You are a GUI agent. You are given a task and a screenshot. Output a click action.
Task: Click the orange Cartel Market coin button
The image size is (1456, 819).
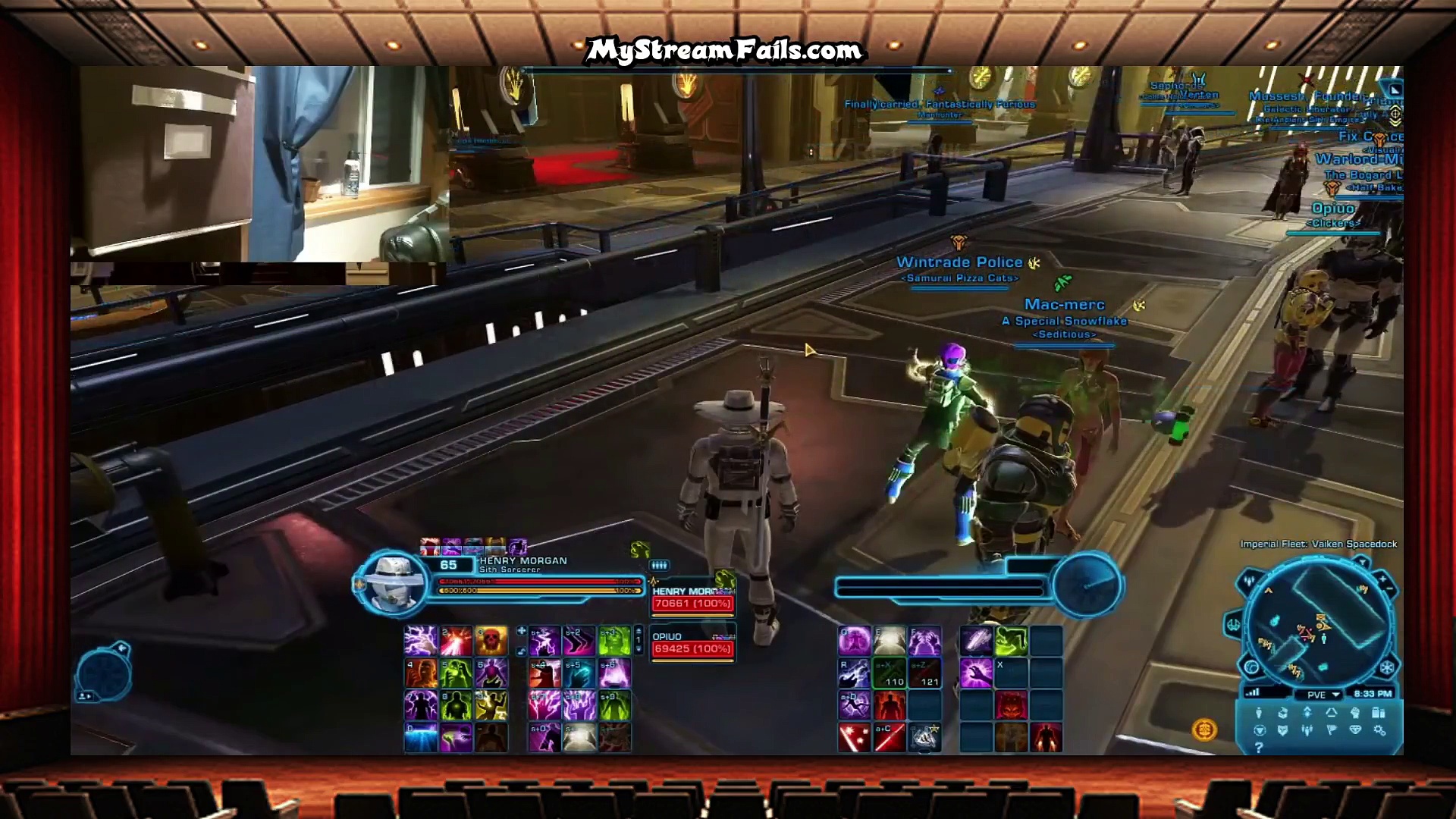pos(1204,730)
